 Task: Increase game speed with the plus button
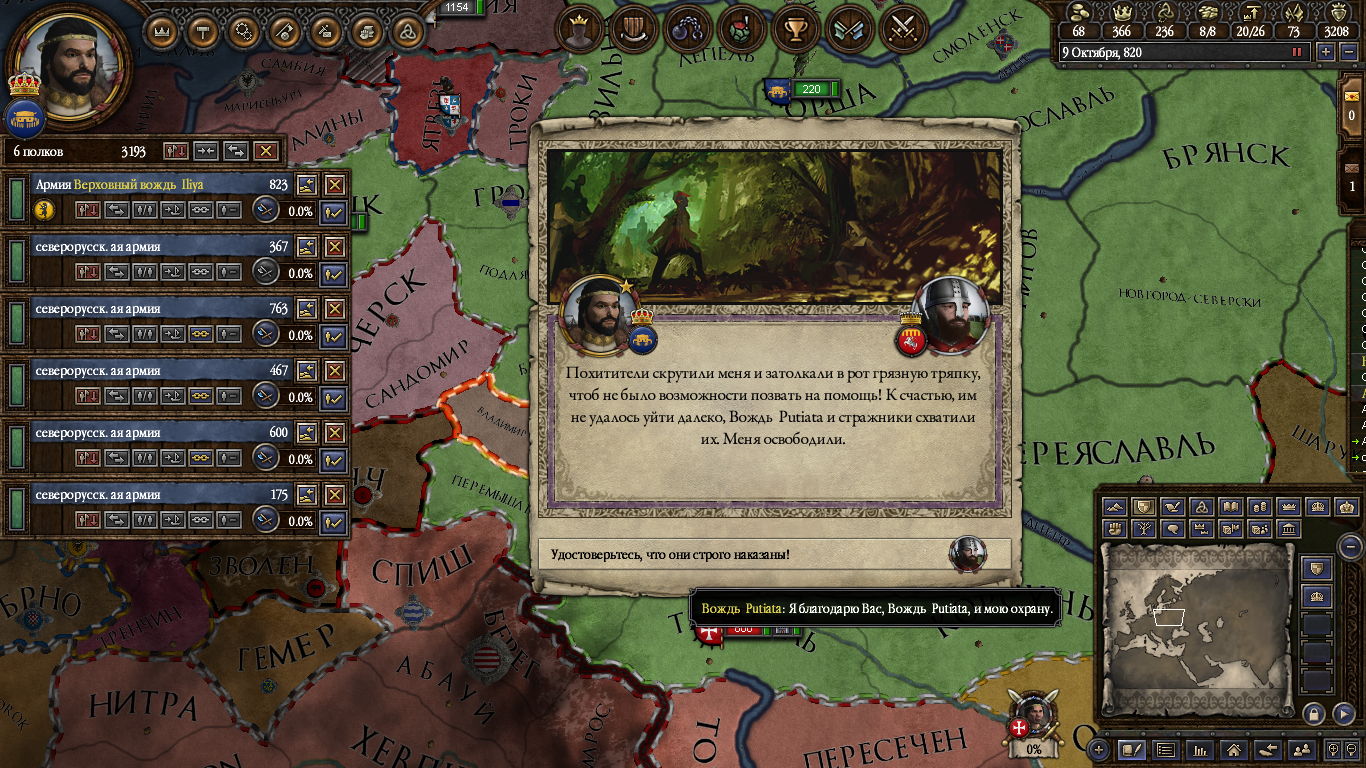pyautogui.click(x=1326, y=52)
